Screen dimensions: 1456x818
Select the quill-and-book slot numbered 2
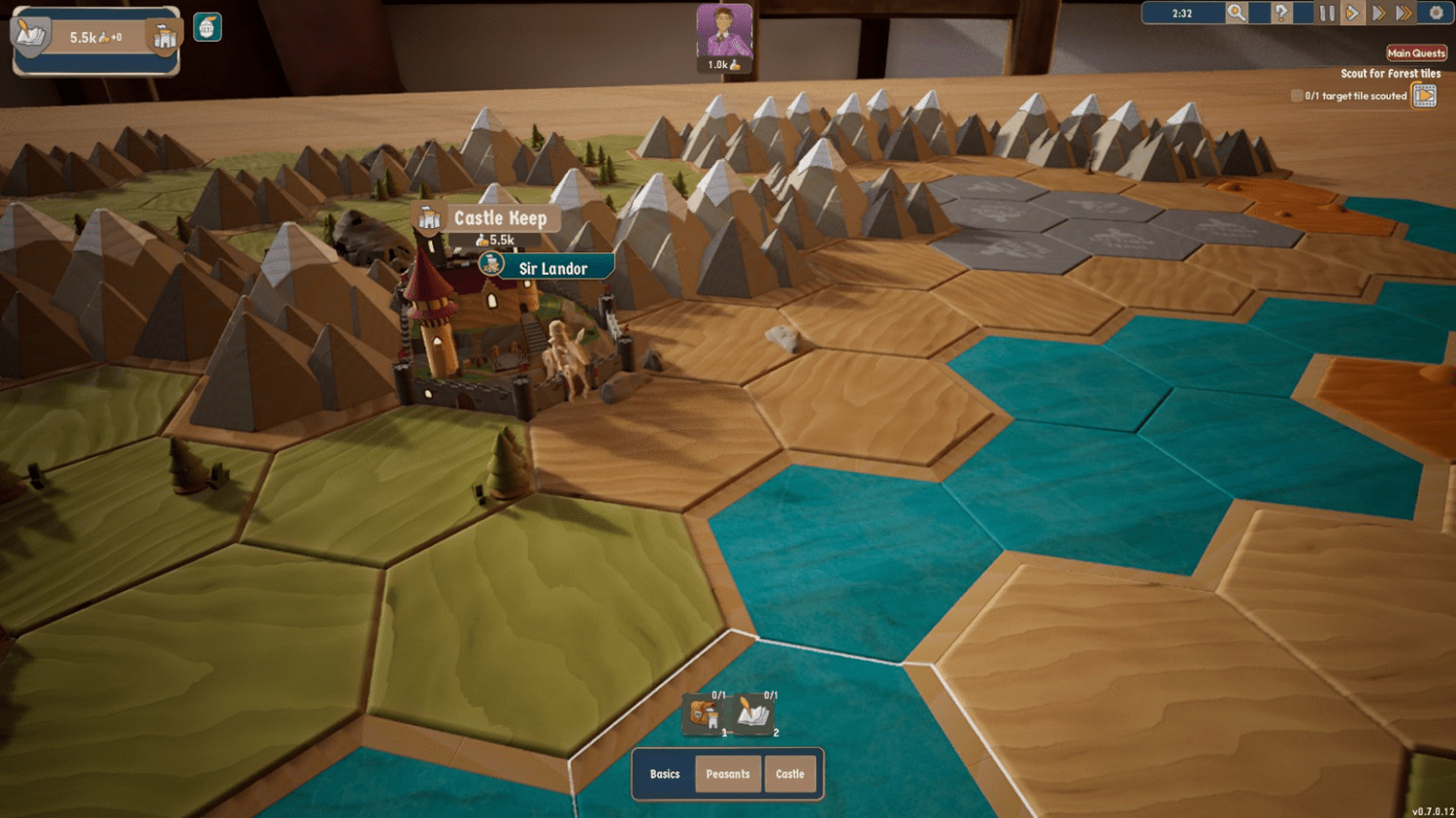point(753,716)
